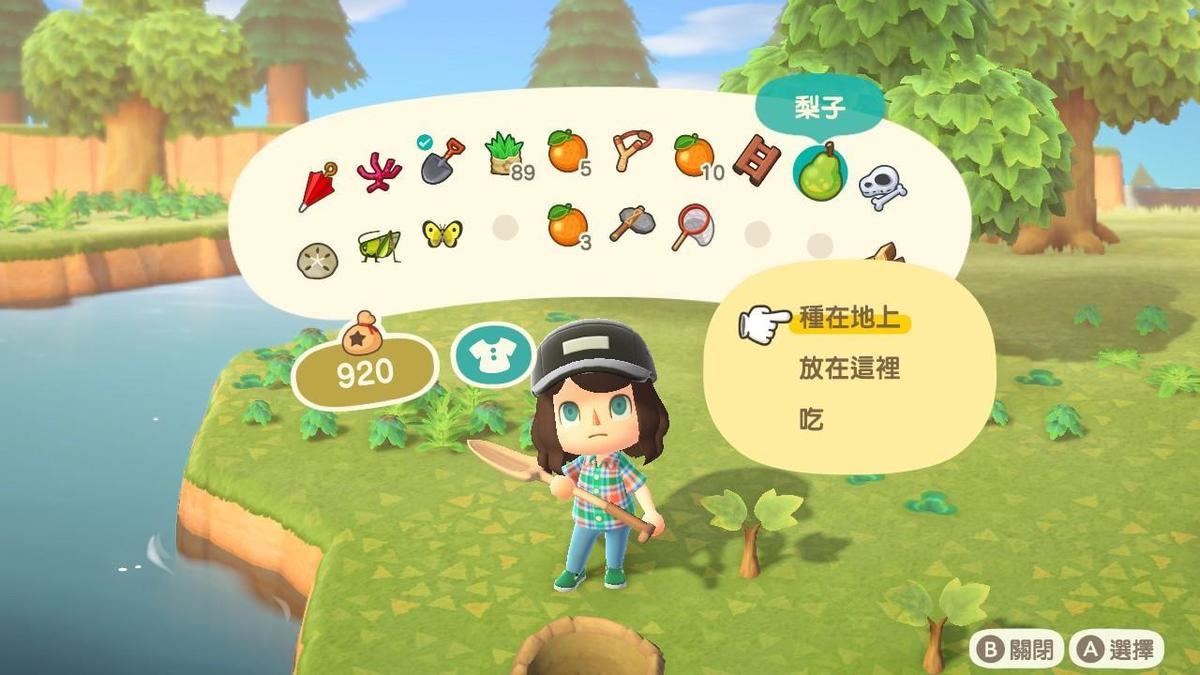
Task: Select the green grasshopper
Action: click(x=379, y=244)
